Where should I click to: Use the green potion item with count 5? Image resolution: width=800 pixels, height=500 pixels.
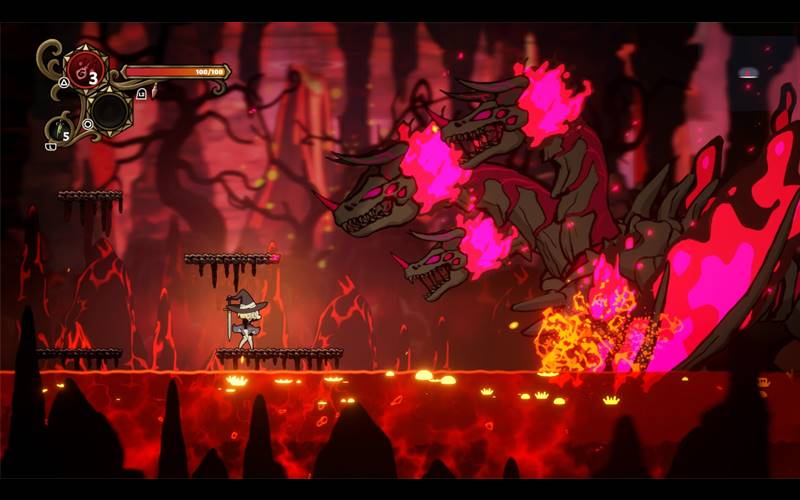point(60,130)
